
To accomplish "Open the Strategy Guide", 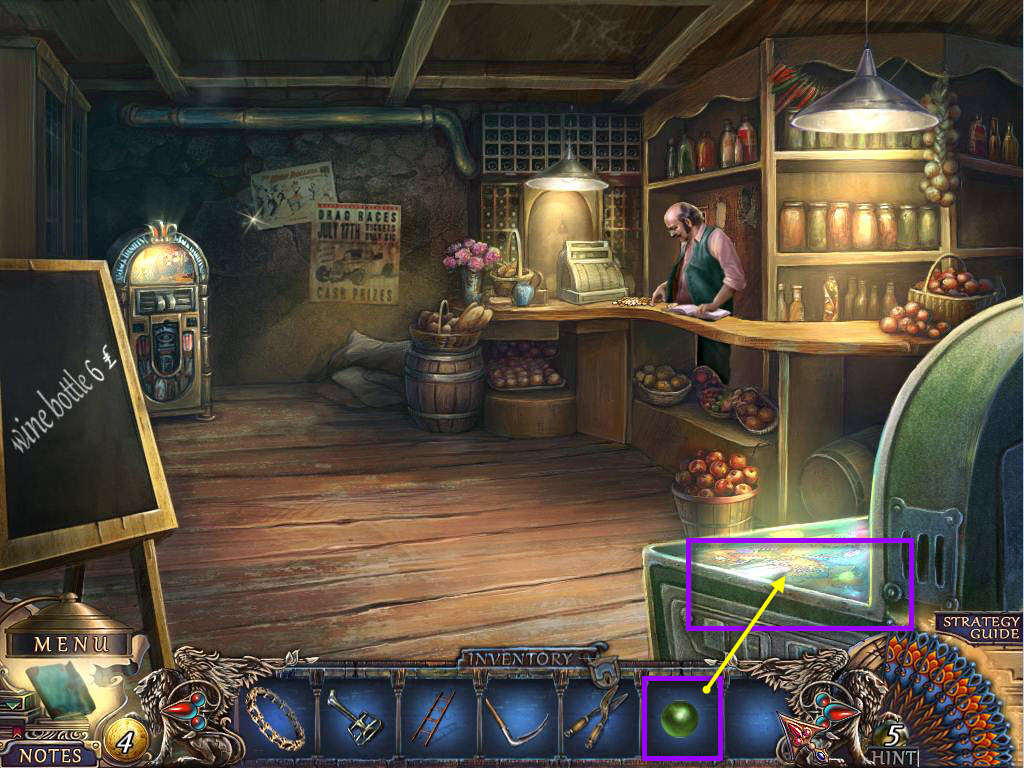I will point(979,627).
